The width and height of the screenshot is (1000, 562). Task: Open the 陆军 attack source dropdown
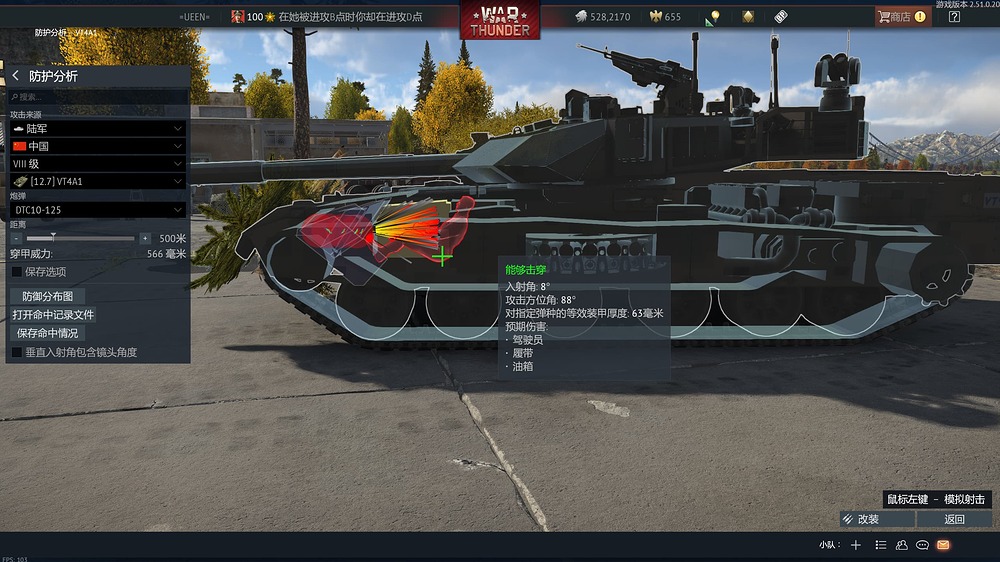[x=97, y=129]
